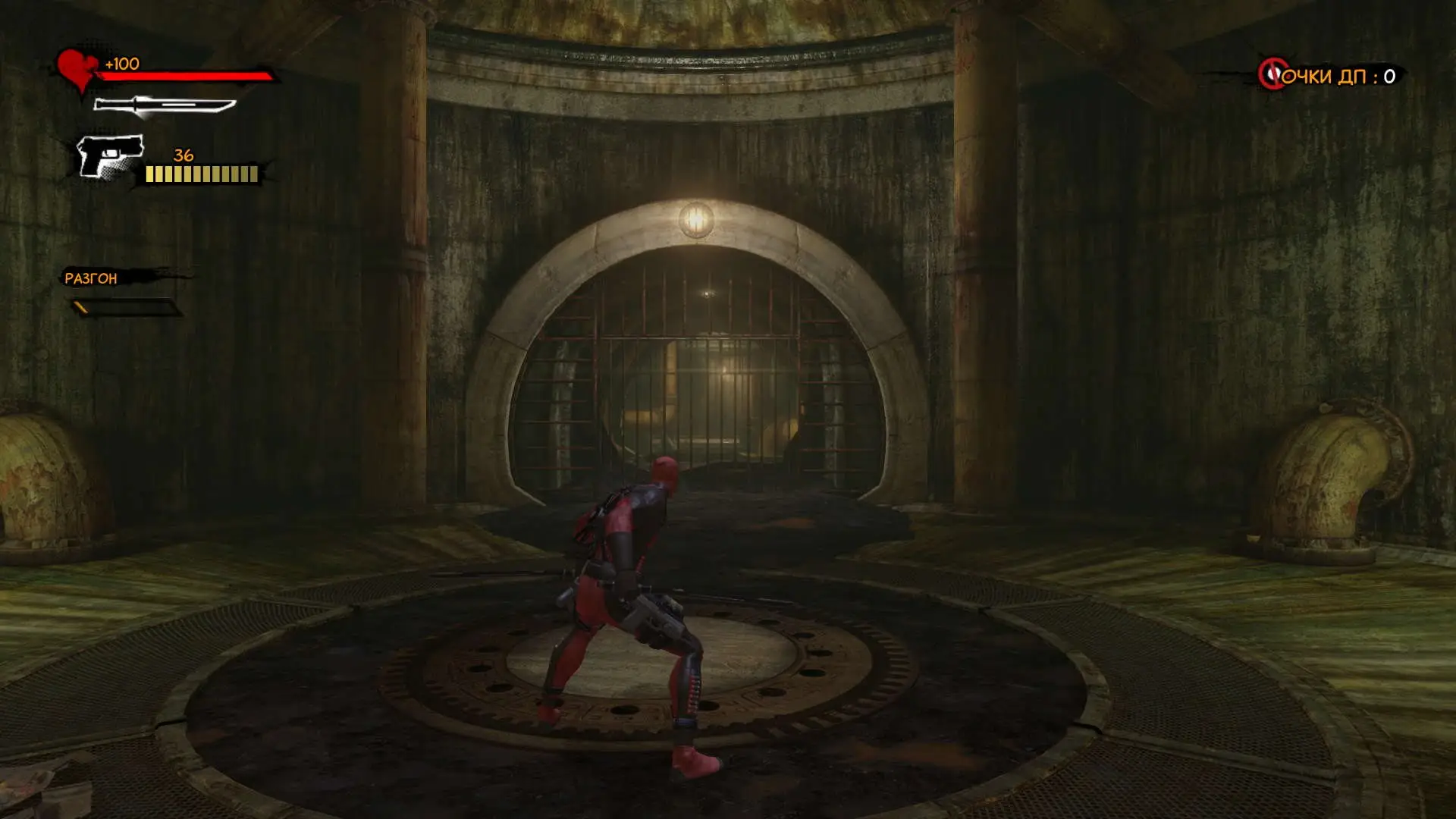This screenshot has width=1456, height=819.
Task: Click the Deadpool logo DP points icon
Action: [x=1272, y=74]
